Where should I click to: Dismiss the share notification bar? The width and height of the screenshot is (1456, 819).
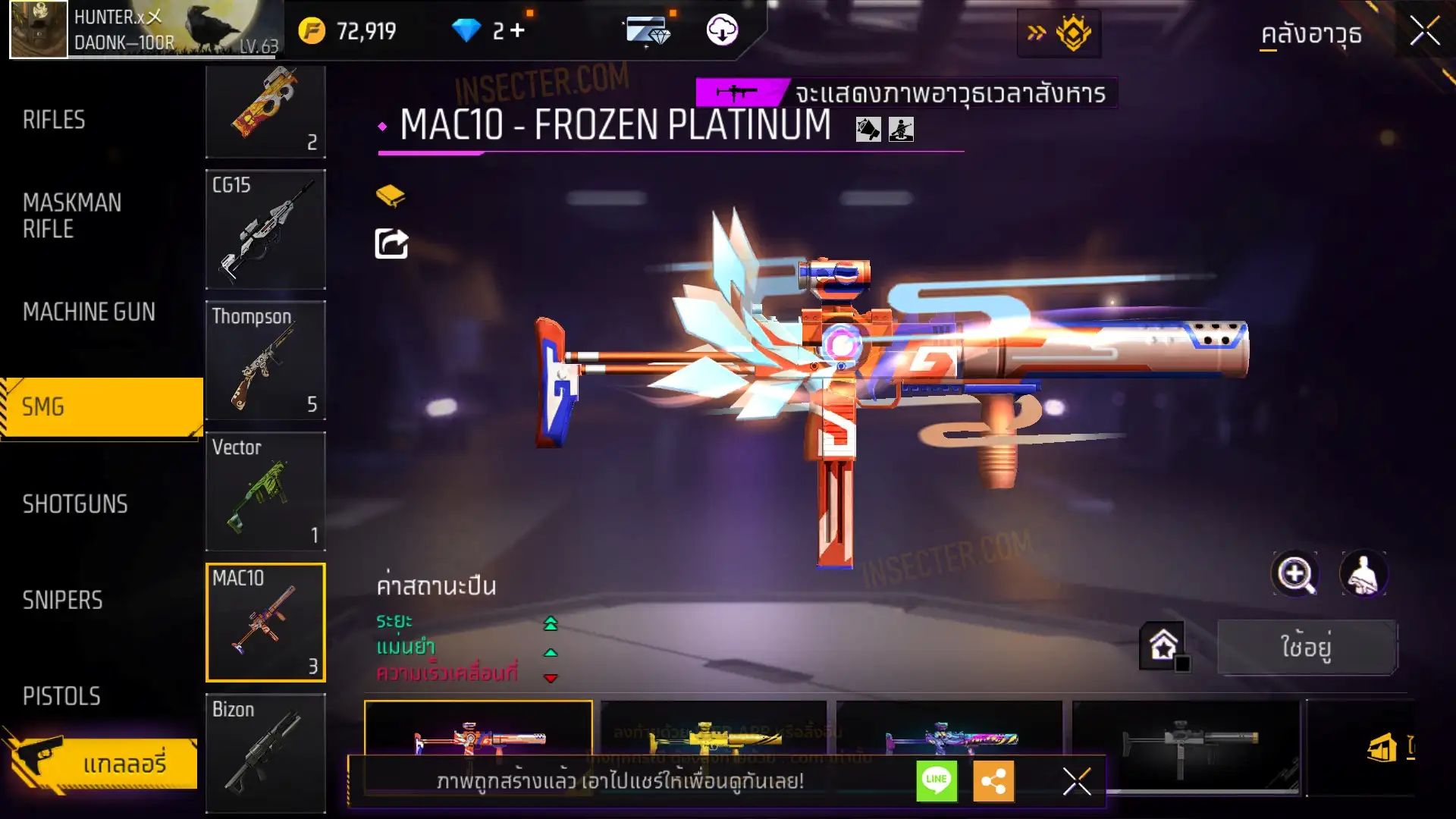[1076, 780]
